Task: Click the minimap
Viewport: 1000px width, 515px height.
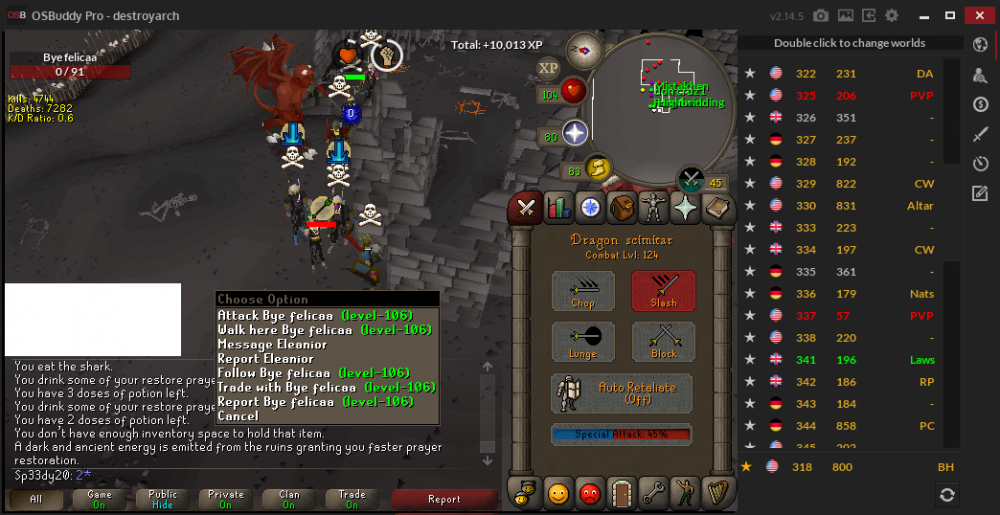Action: click(x=657, y=97)
